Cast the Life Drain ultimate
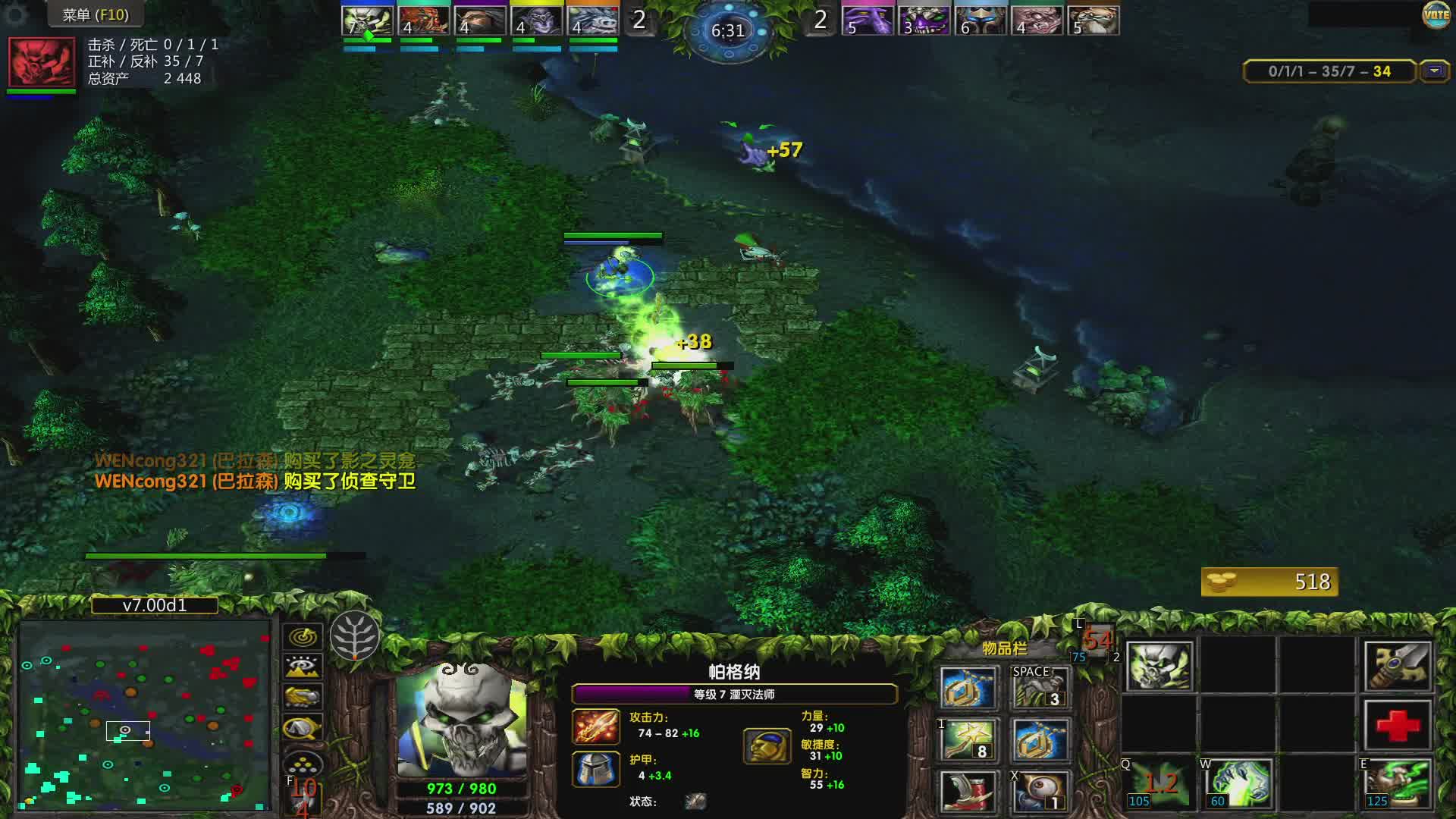This screenshot has height=819, width=1456. tap(1398, 783)
